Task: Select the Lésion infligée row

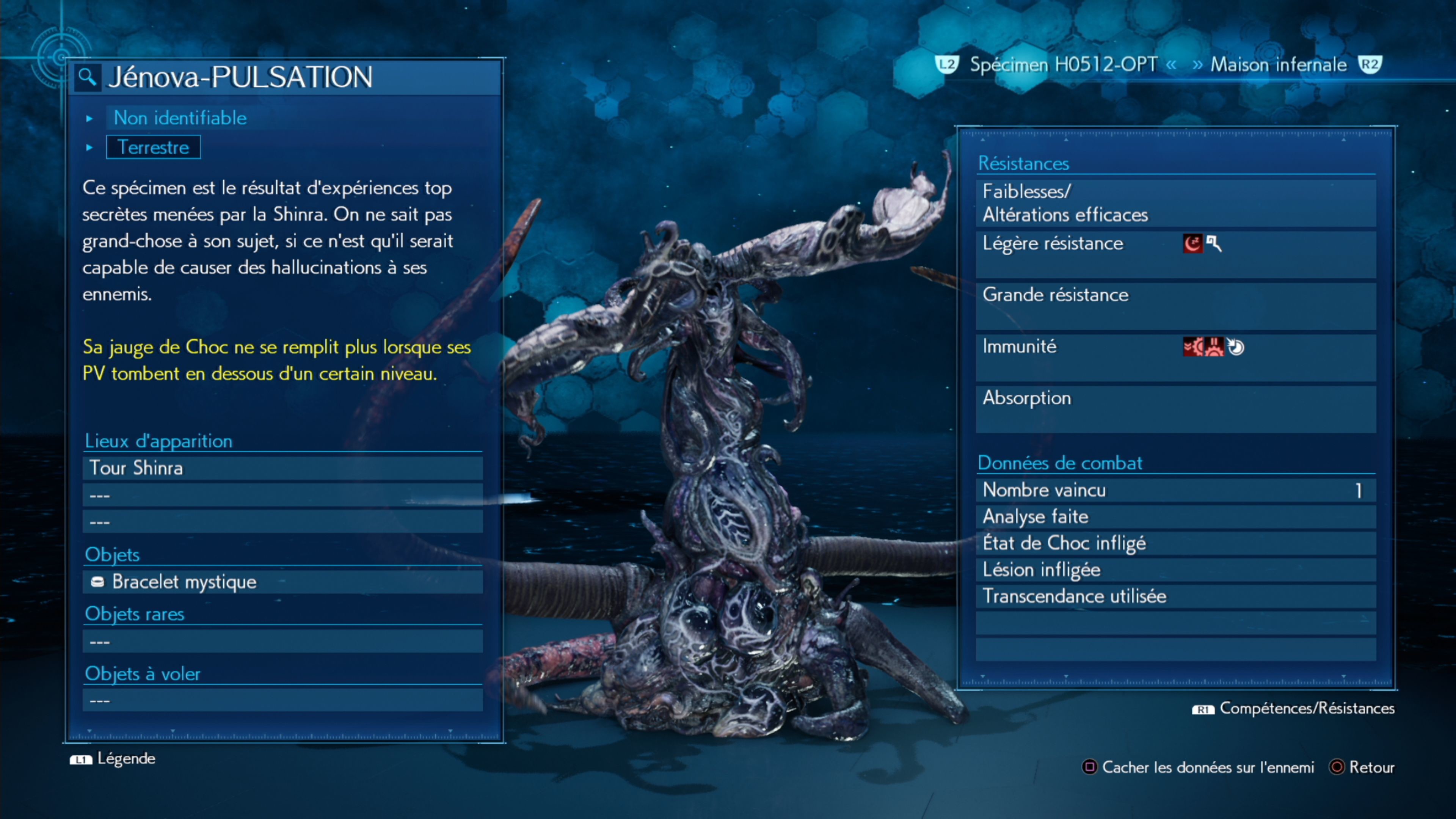Action: pyautogui.click(x=1176, y=570)
